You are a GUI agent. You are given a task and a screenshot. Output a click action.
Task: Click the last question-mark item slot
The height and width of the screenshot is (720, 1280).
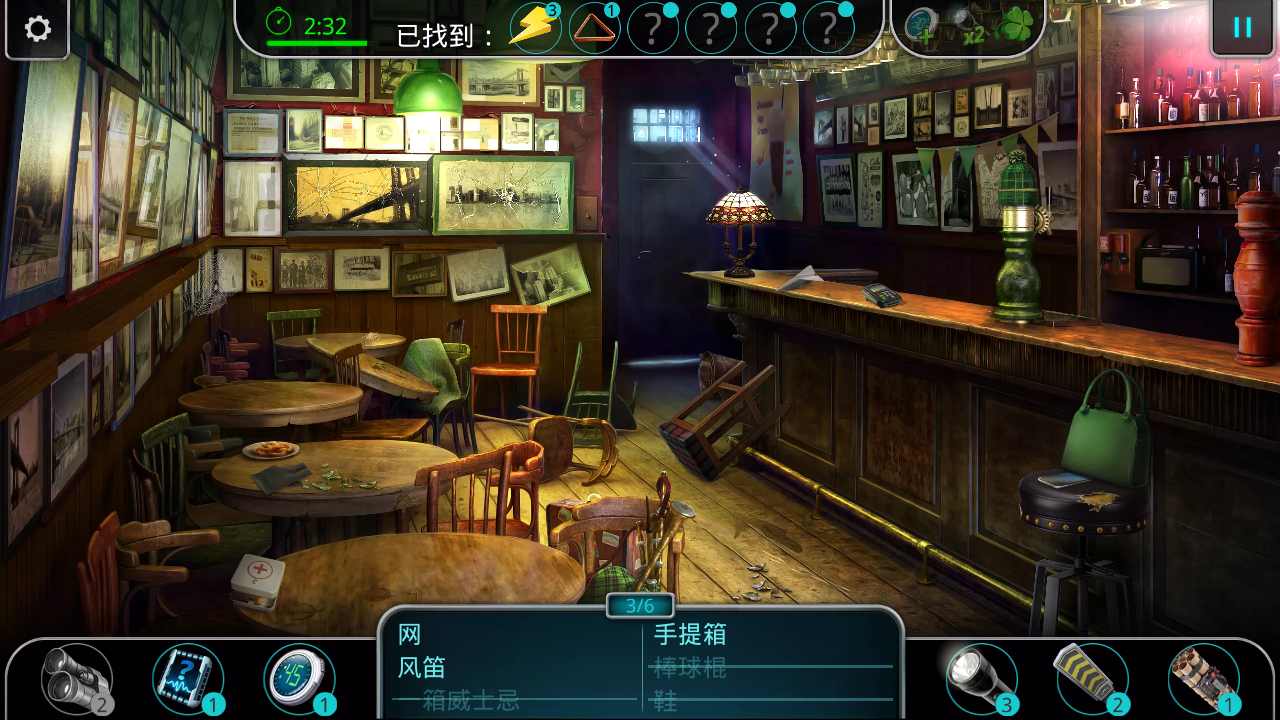click(x=828, y=28)
